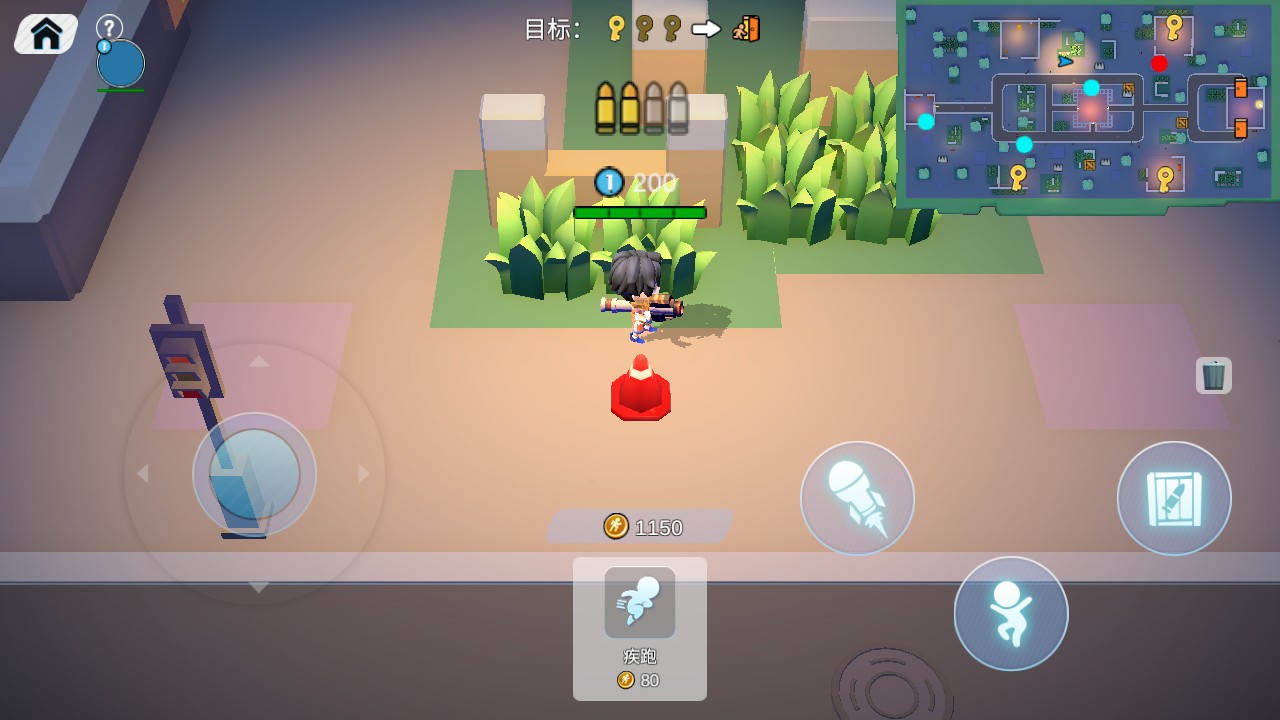Open the question mark help icon
1280x720 pixels.
[109, 27]
